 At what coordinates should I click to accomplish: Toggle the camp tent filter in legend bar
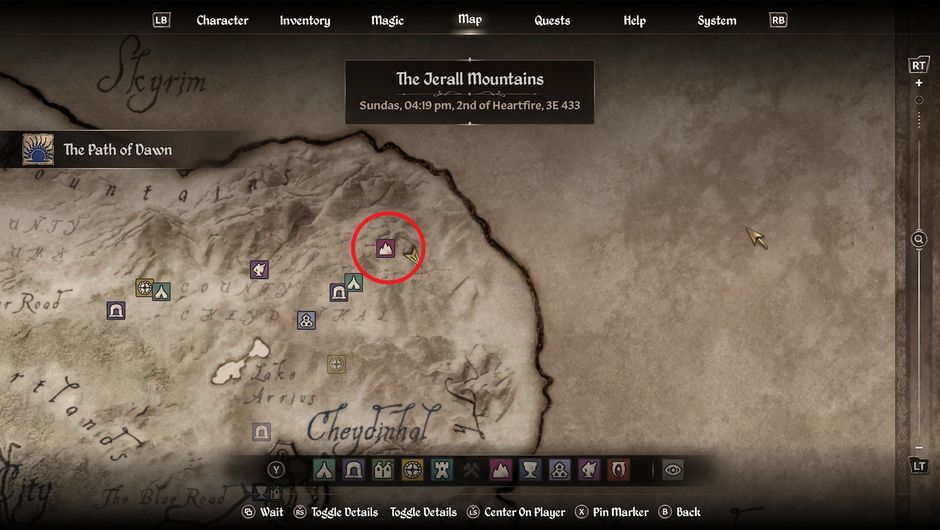pos(324,470)
